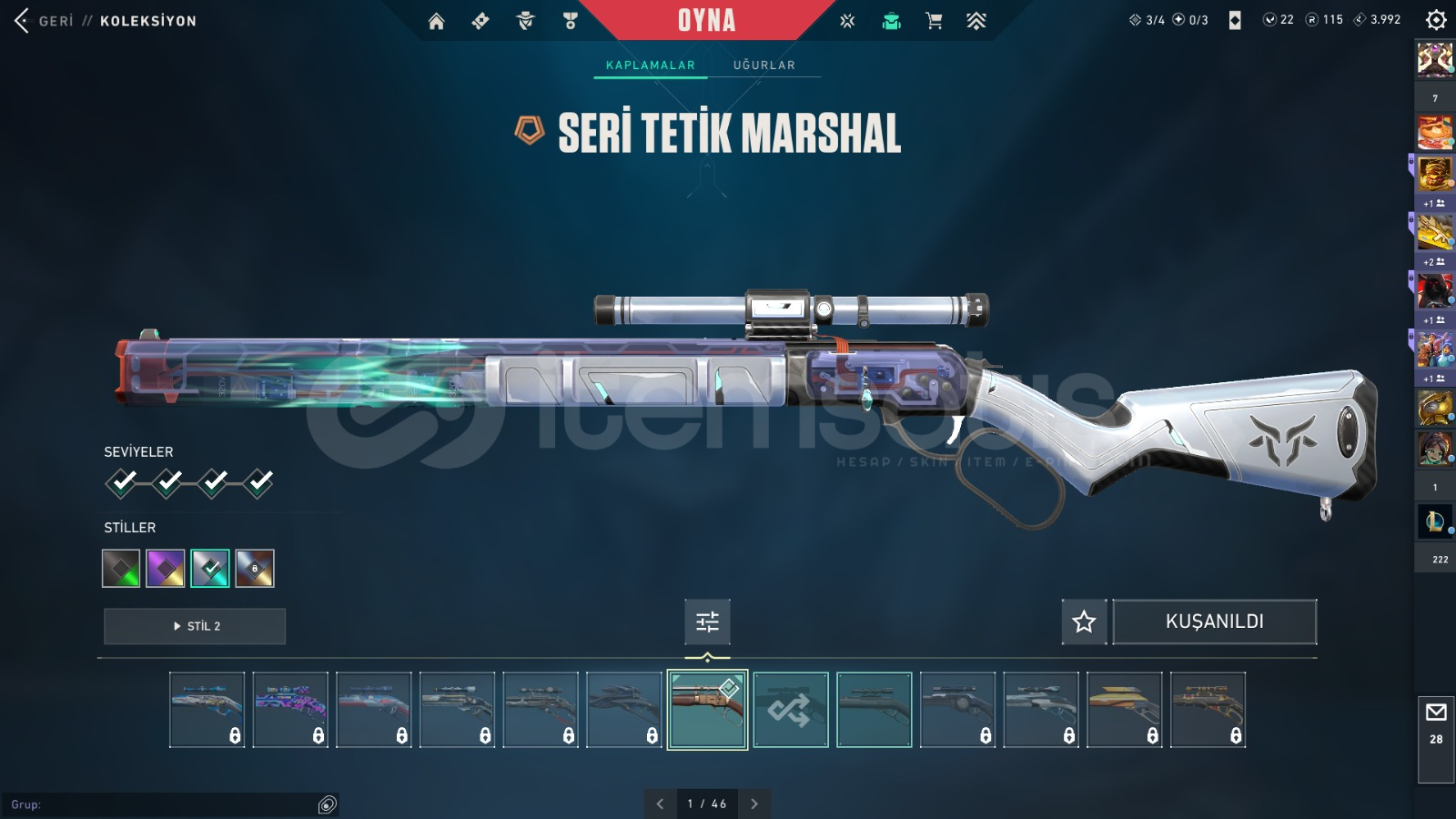Screen dimensions: 1456x819
Task: Open the home icon in top navigation
Action: pos(437,21)
